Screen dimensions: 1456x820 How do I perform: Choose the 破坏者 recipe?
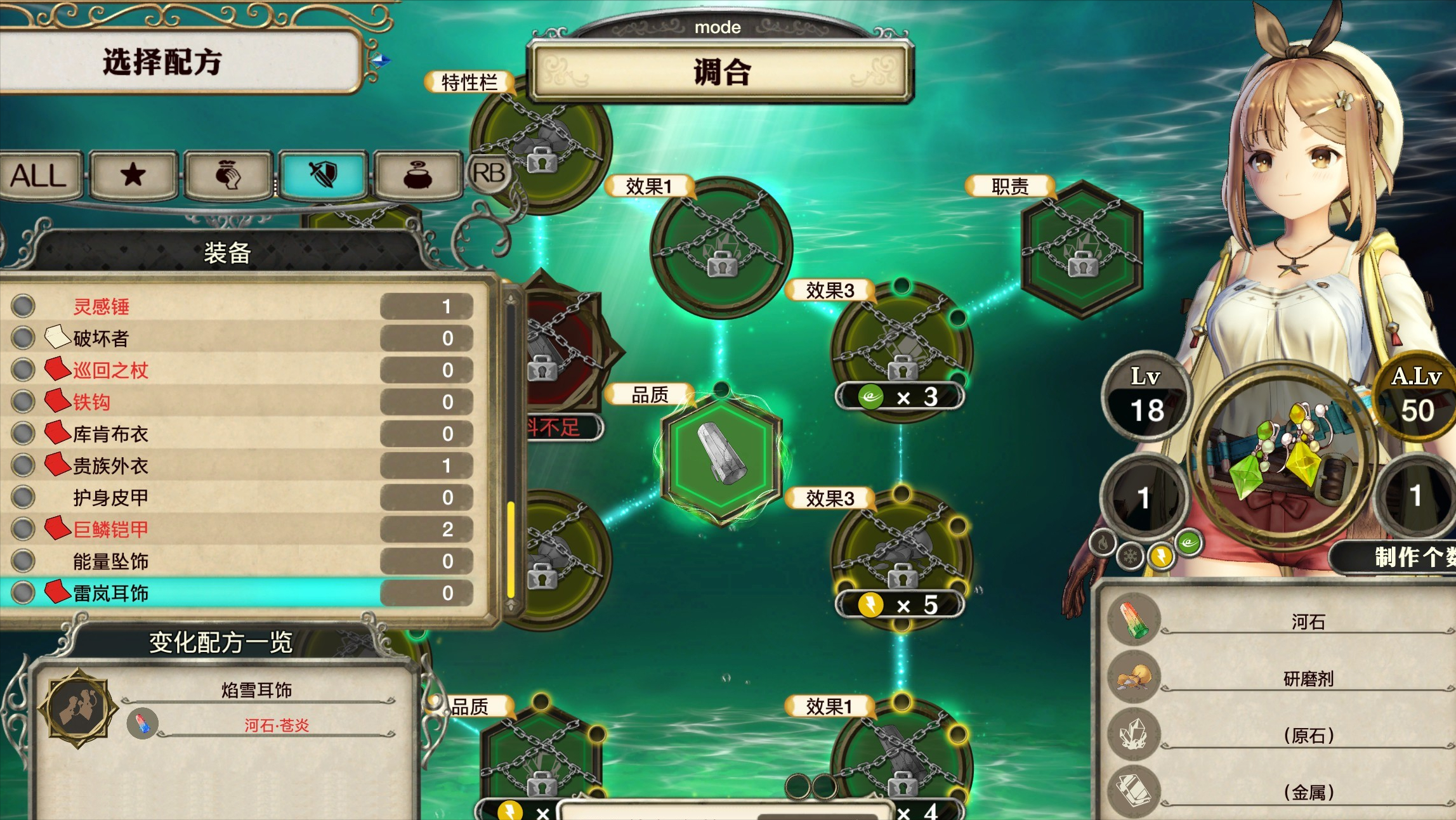241,338
